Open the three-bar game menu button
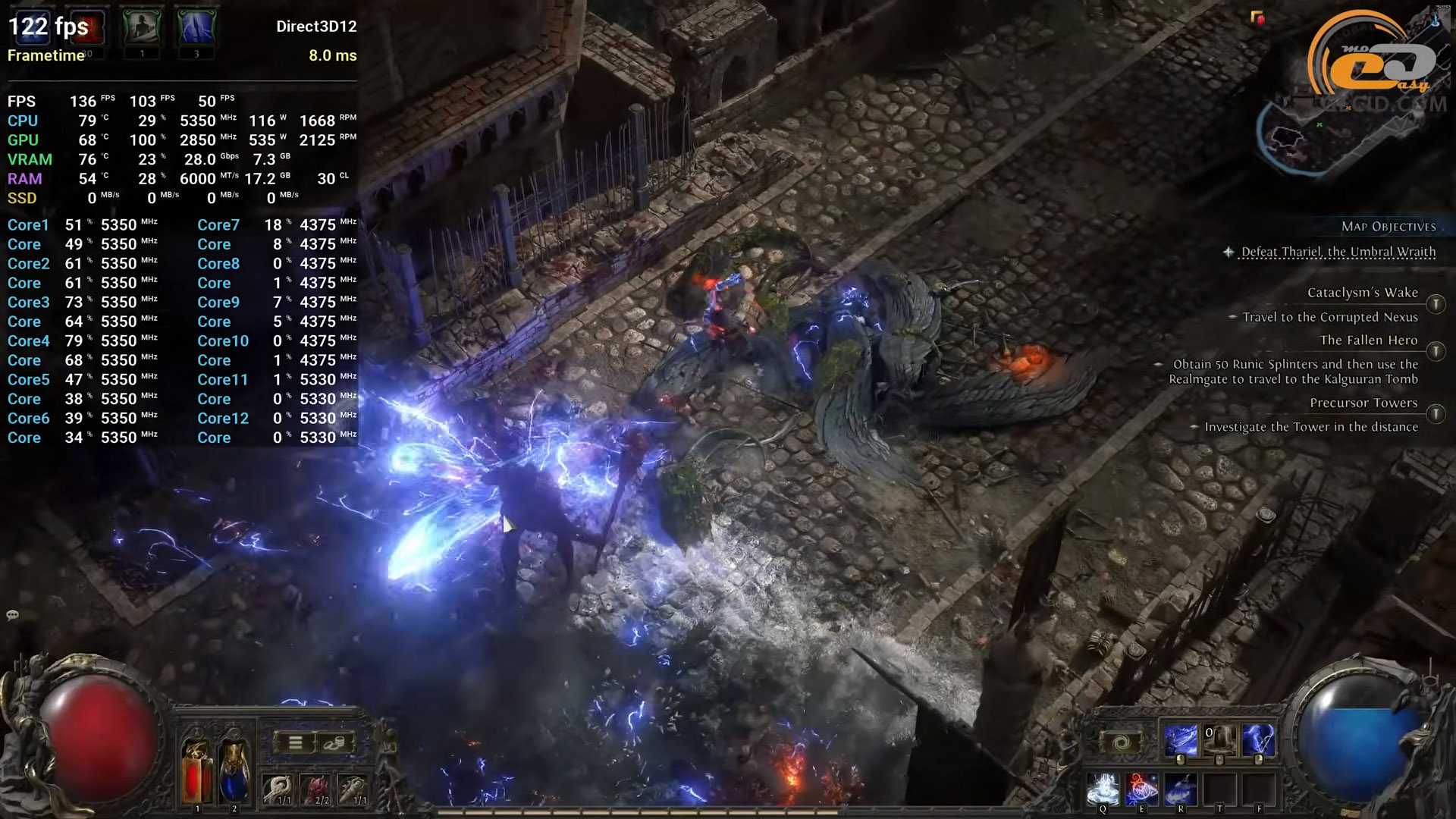This screenshot has height=819, width=1456. 296,742
